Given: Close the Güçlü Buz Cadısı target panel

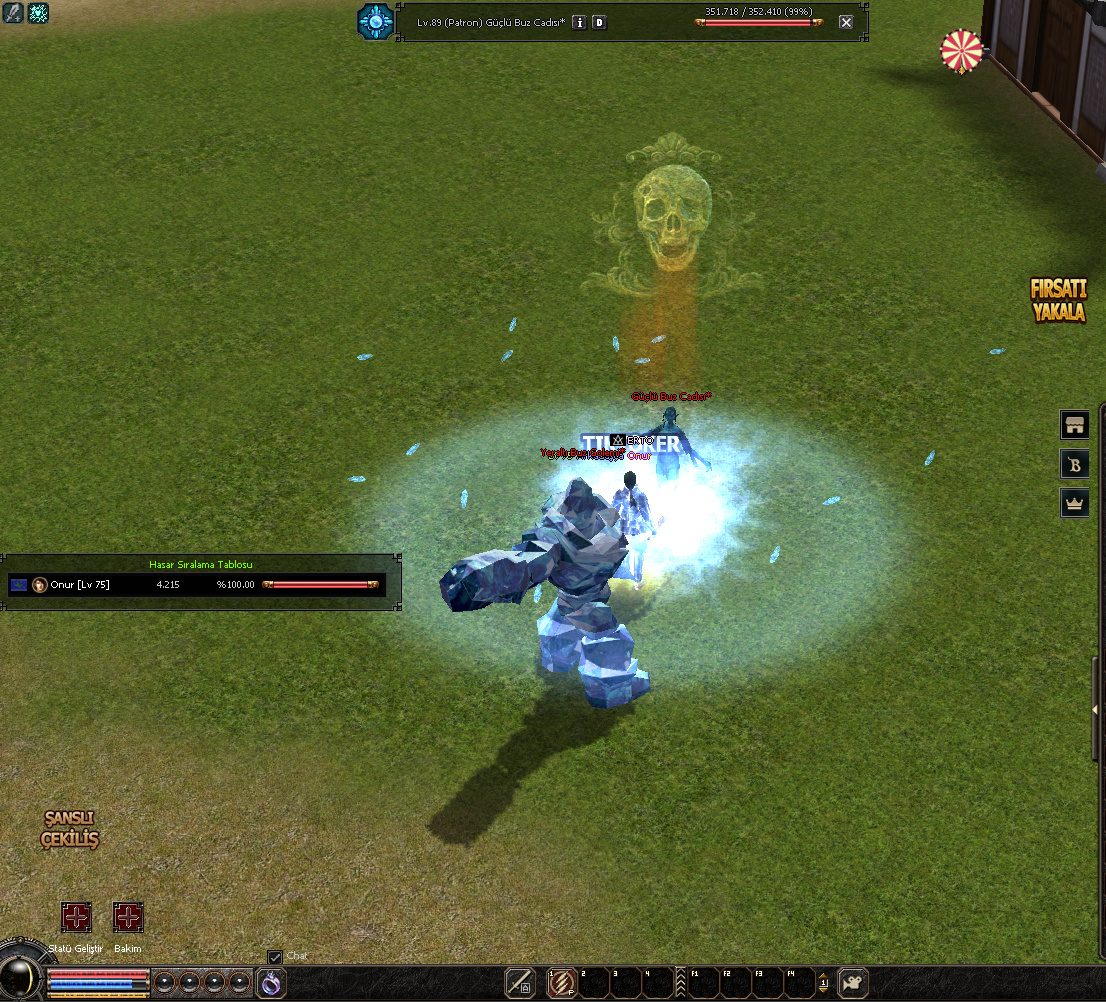Looking at the screenshot, I should coord(846,22).
